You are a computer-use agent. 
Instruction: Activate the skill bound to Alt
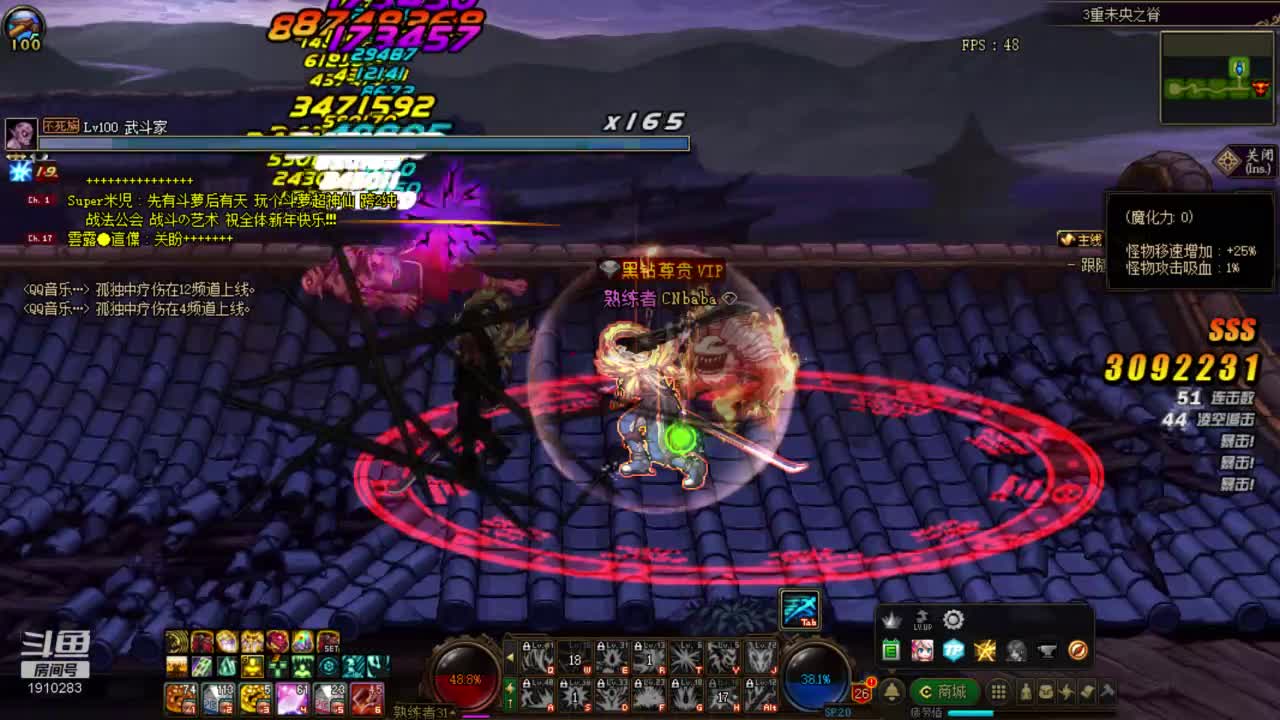(x=761, y=692)
